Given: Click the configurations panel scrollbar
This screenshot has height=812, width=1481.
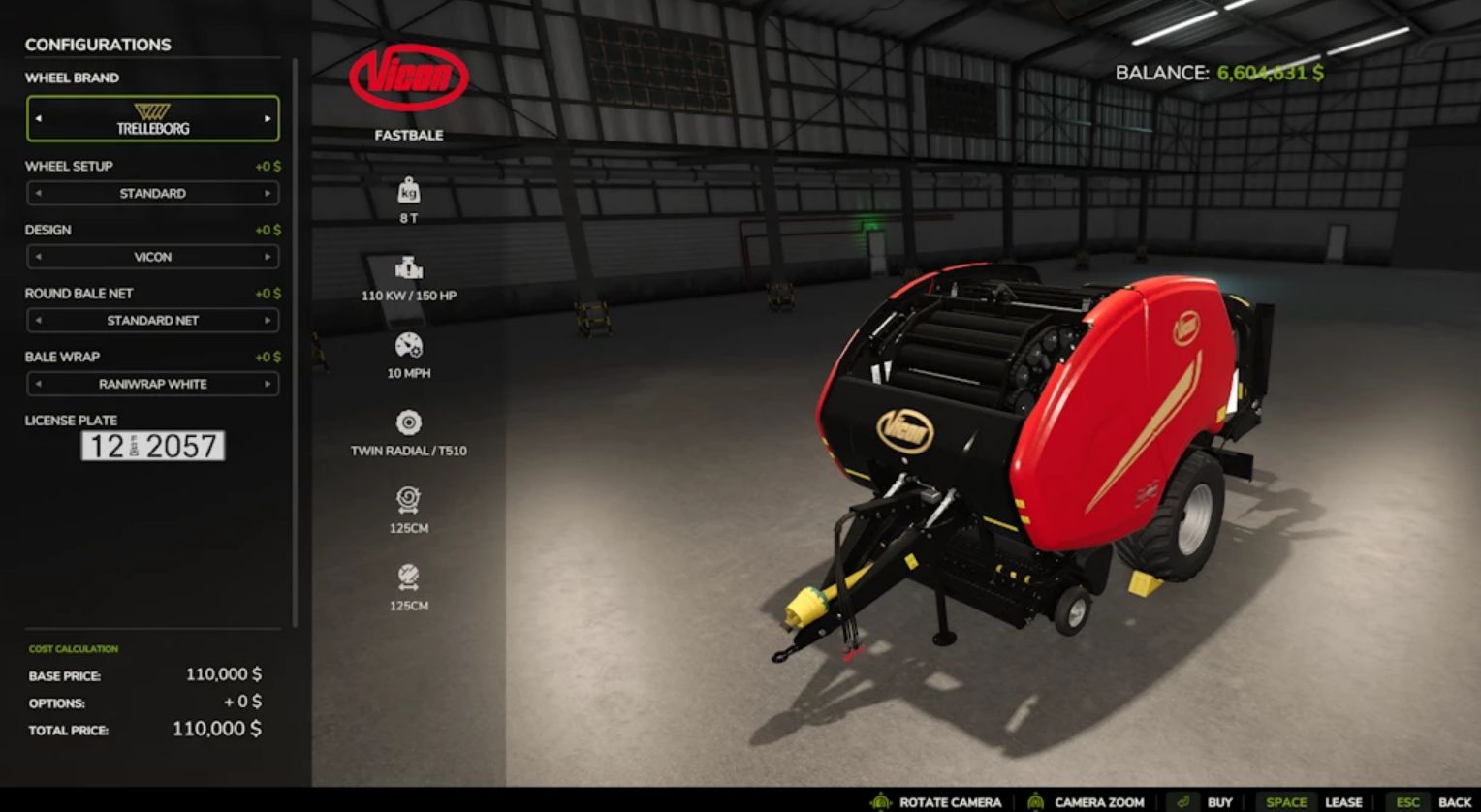Looking at the screenshot, I should point(295,339).
